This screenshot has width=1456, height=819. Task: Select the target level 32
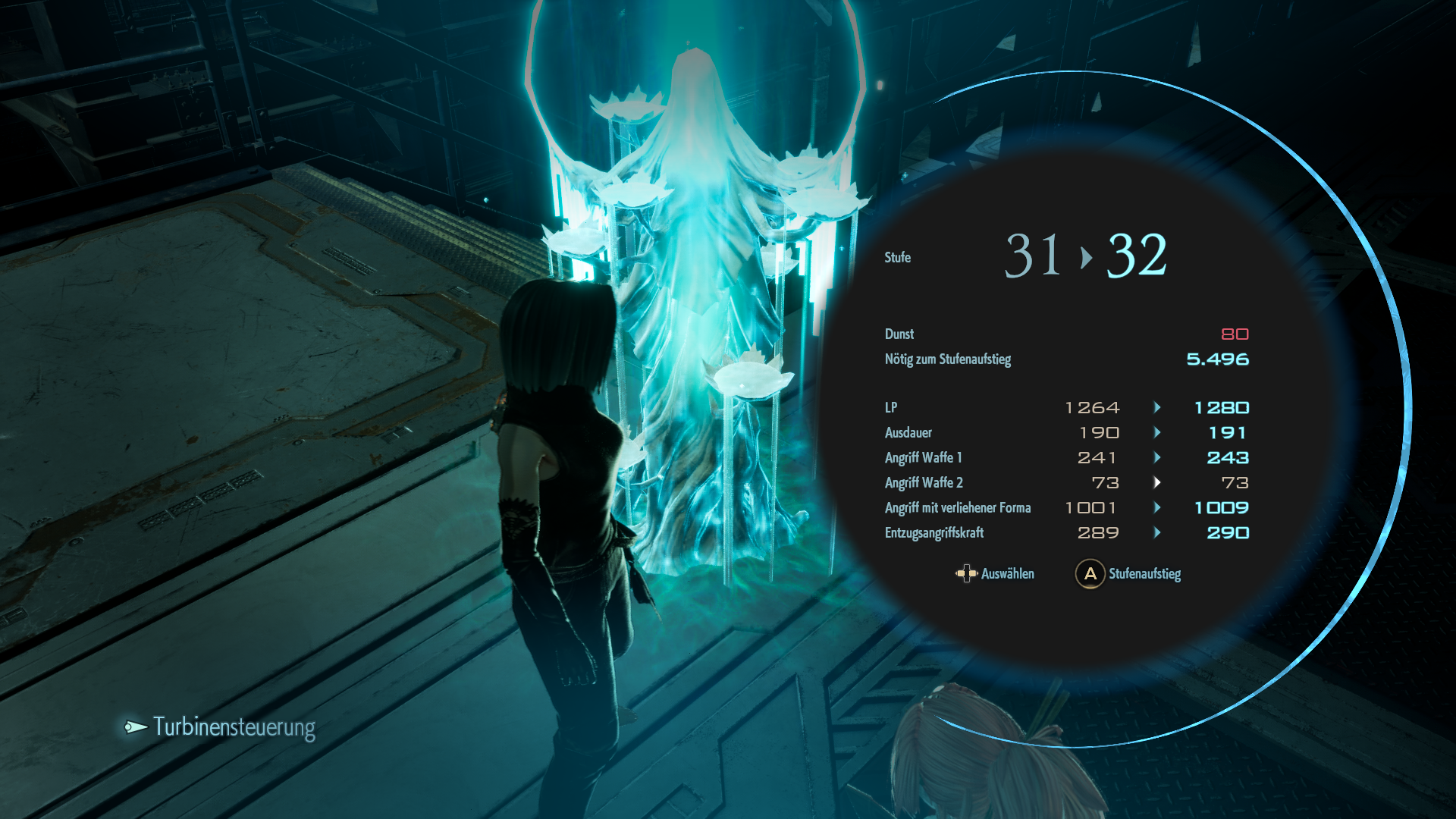click(x=1136, y=256)
